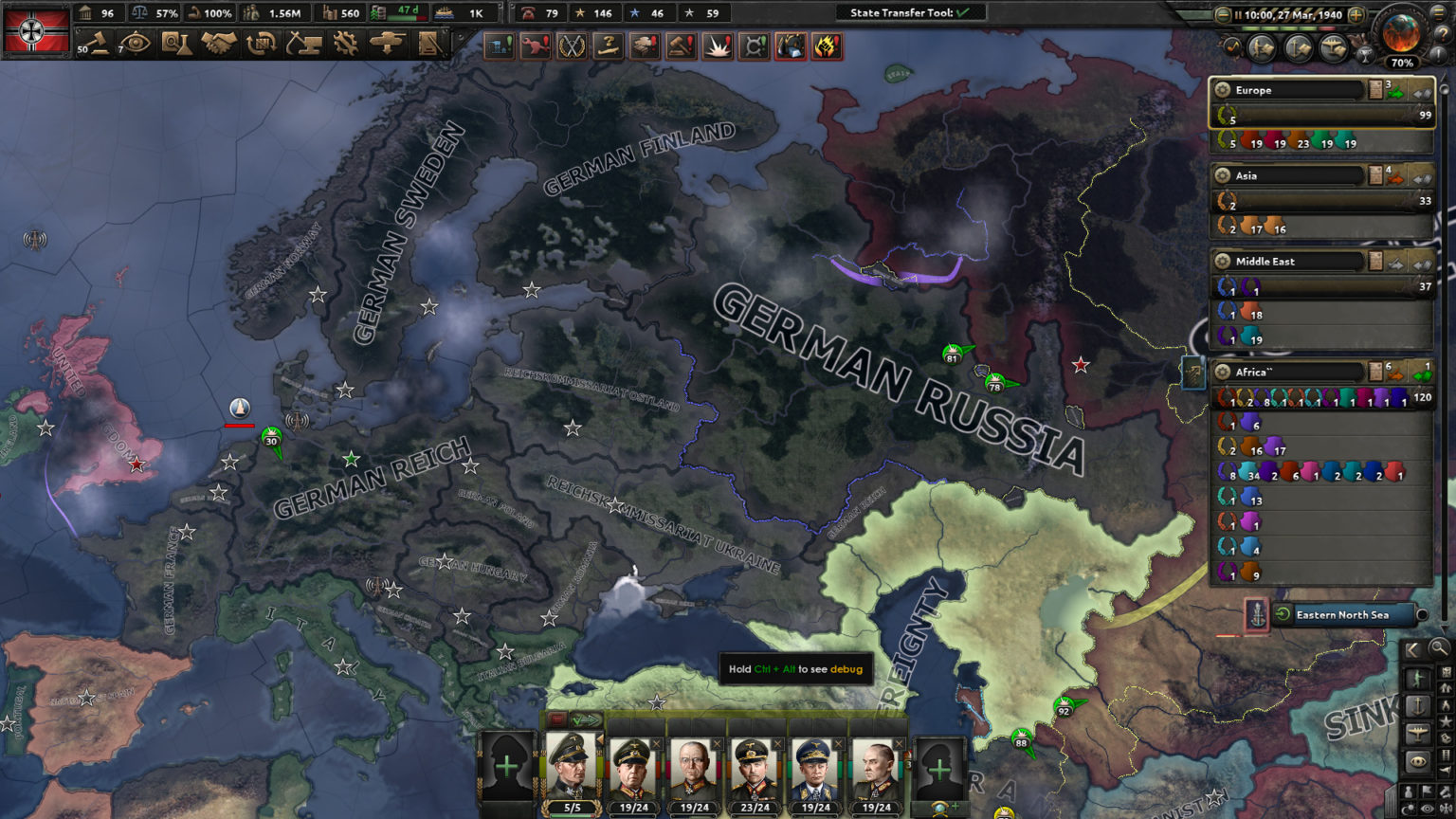Click the green plus to create new army
This screenshot has height=819, width=1456.
506,766
